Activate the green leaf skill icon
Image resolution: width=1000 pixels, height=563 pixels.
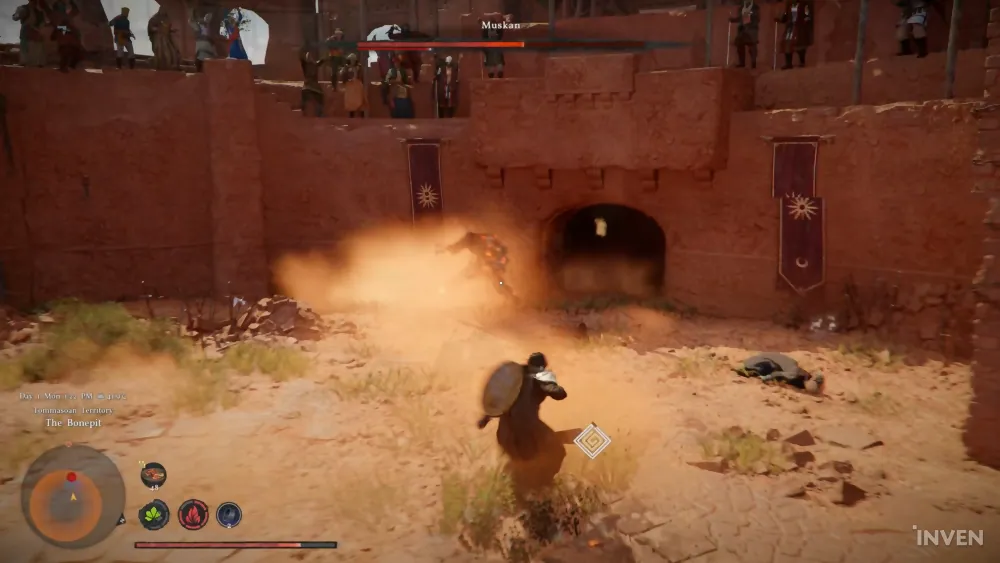[153, 514]
